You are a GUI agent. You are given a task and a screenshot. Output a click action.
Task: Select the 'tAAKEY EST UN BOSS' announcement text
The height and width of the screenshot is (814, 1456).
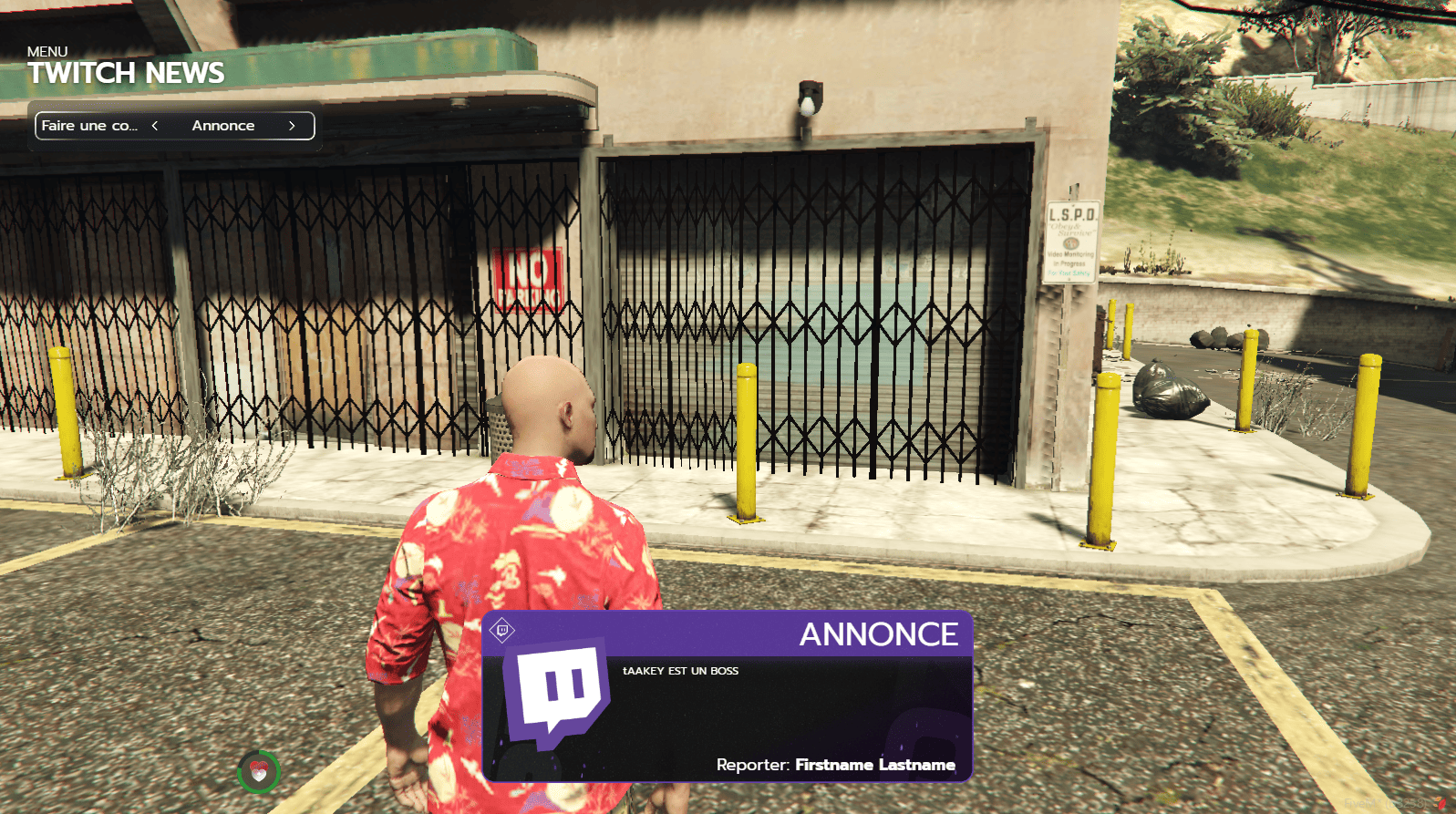pyautogui.click(x=679, y=671)
